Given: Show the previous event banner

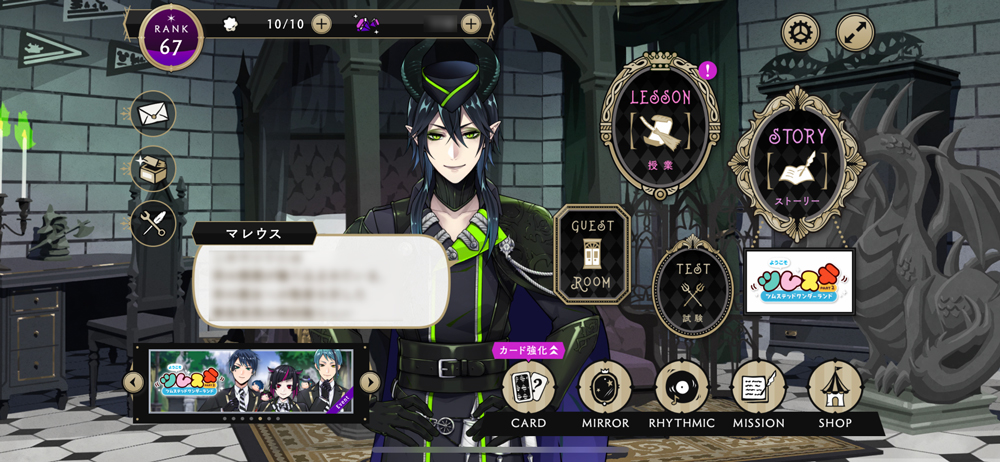Looking at the screenshot, I should (x=133, y=381).
